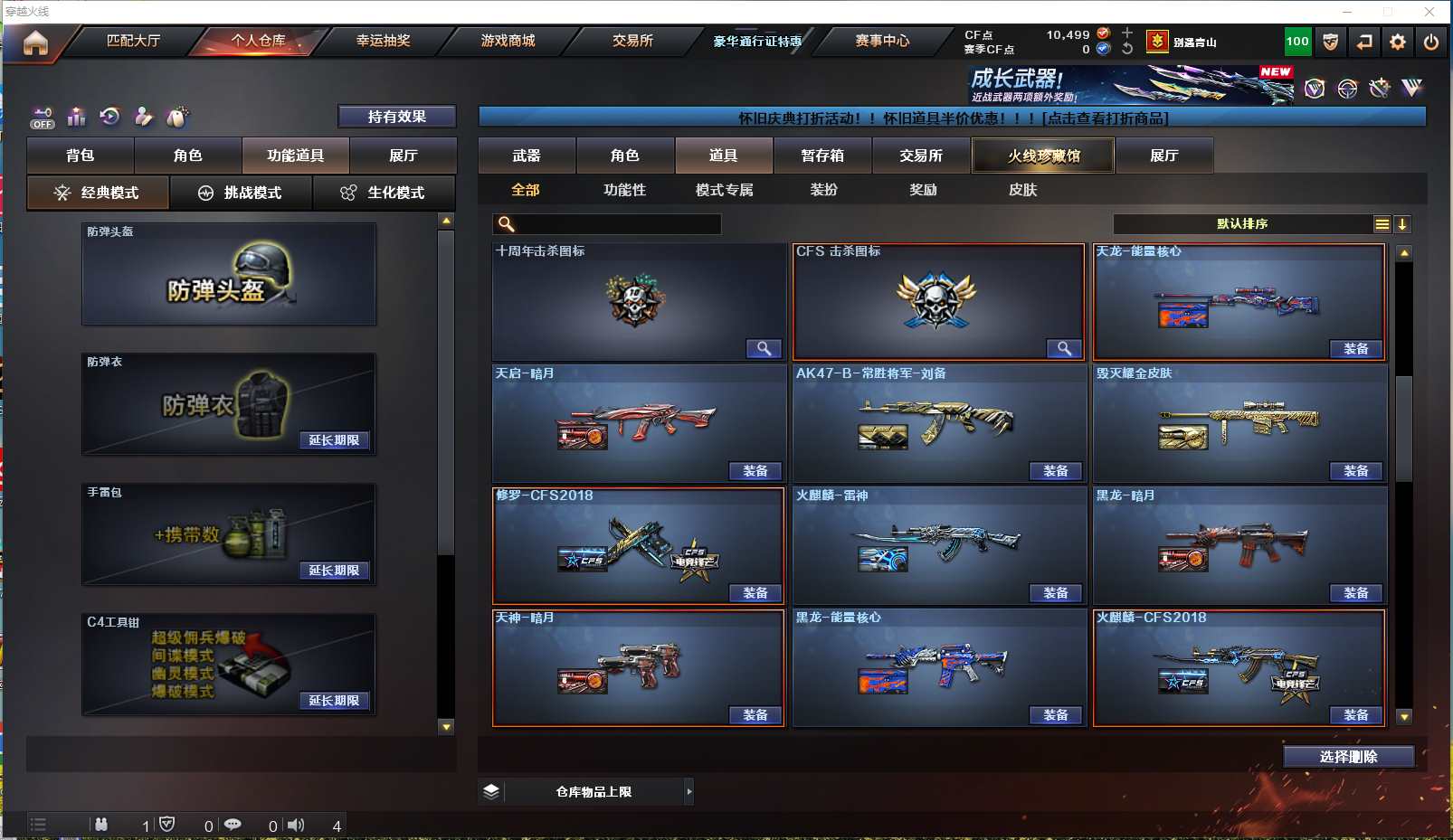Screen dimensions: 1453x840
Task: Select the 挑战模式 challenge mode tab
Action: click(241, 193)
